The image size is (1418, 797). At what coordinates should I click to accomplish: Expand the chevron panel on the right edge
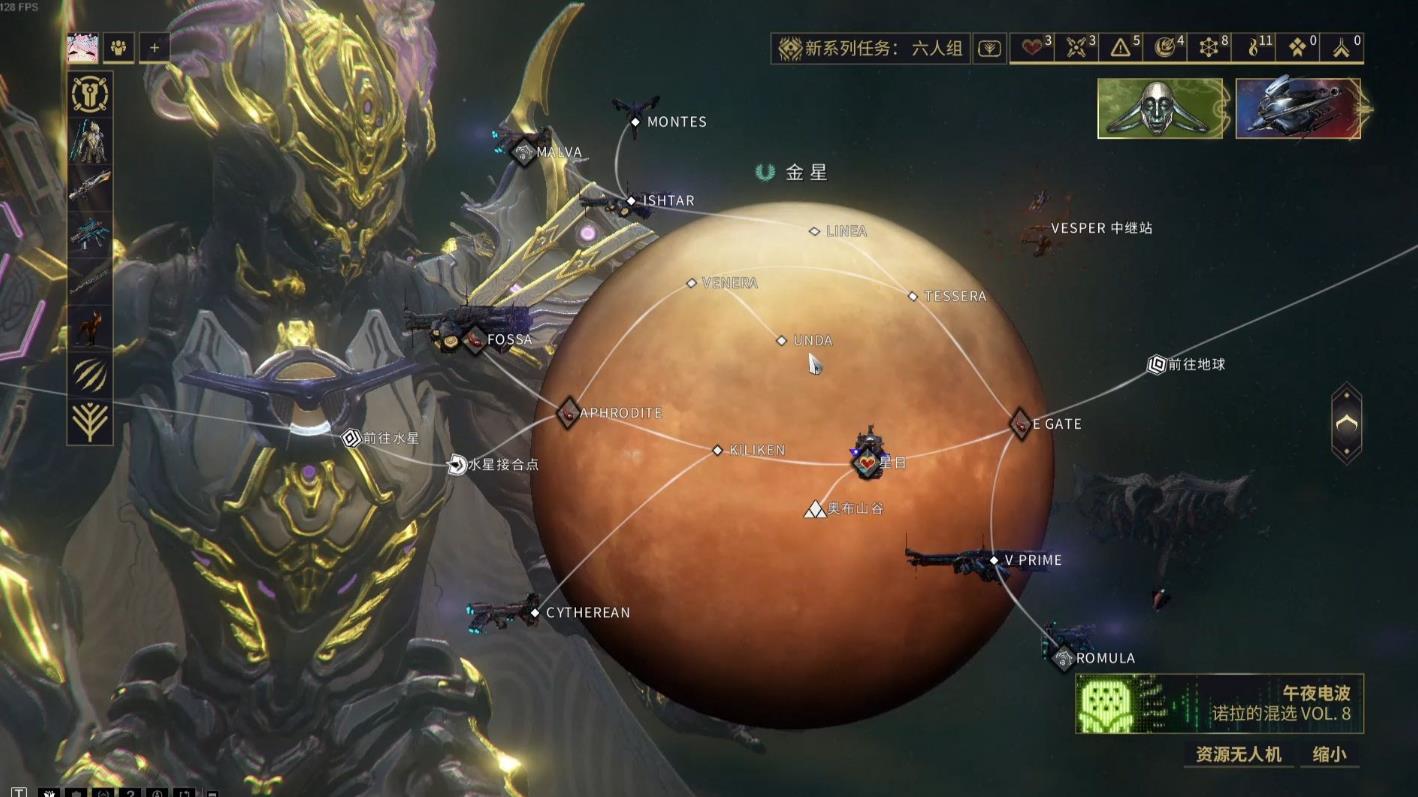[1345, 424]
